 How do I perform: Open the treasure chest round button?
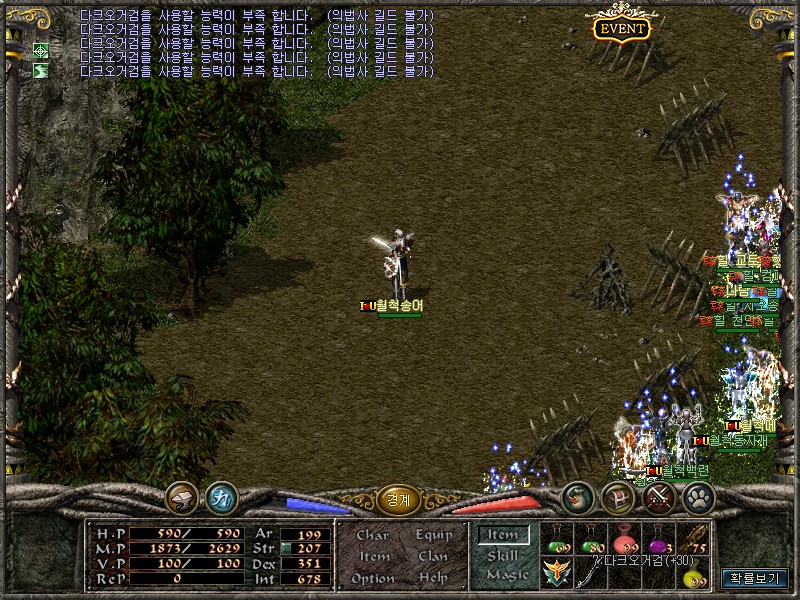click(617, 497)
